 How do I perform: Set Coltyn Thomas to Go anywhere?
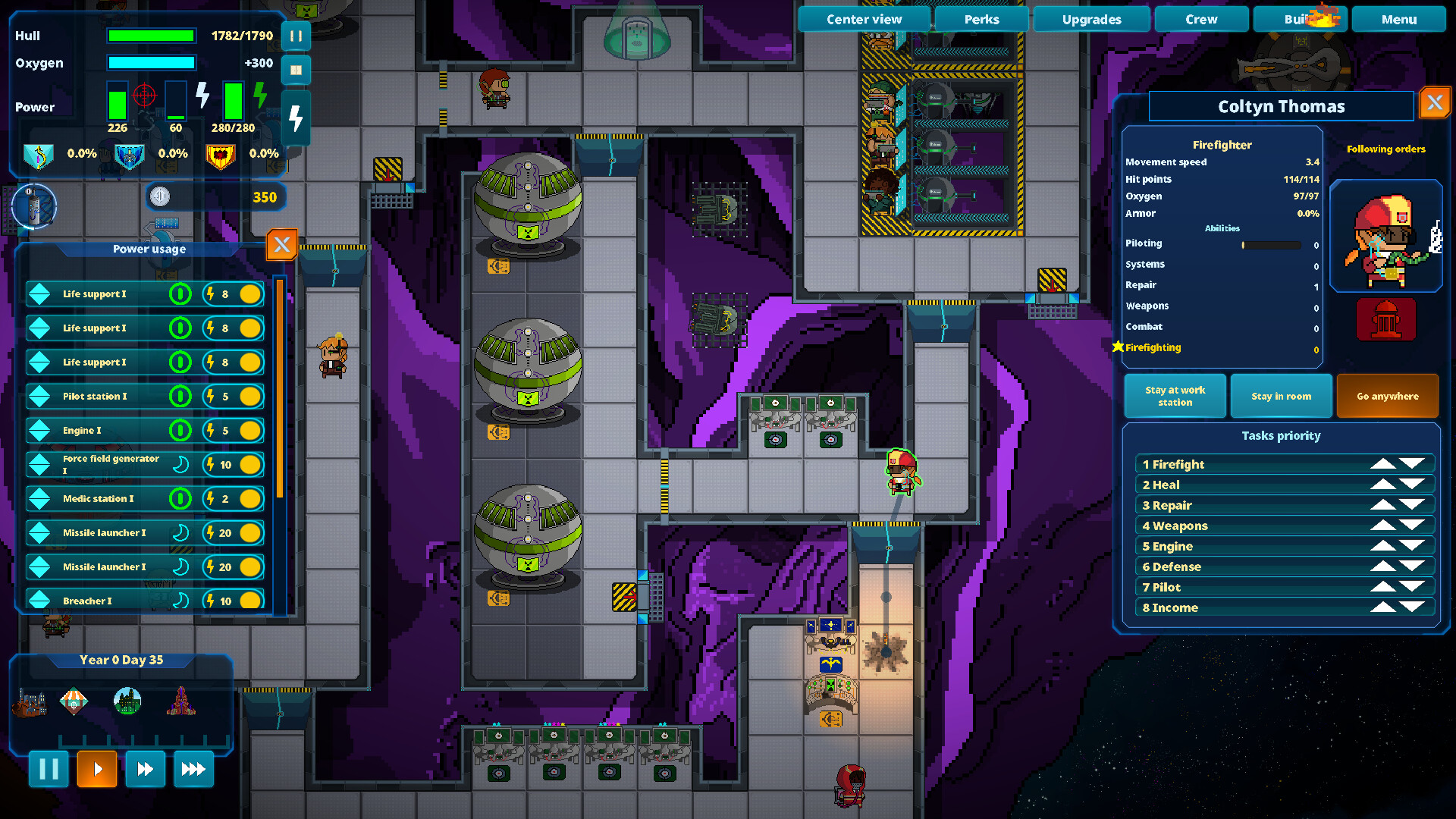pyautogui.click(x=1387, y=396)
